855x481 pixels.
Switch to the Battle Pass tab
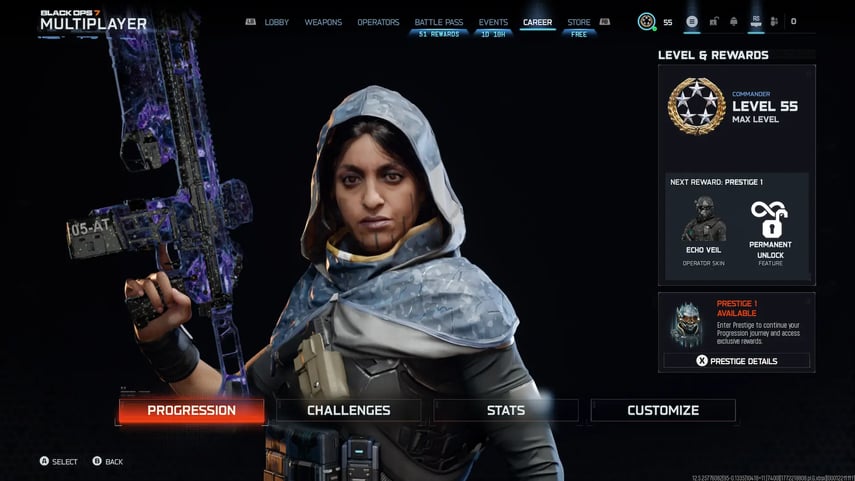point(437,22)
